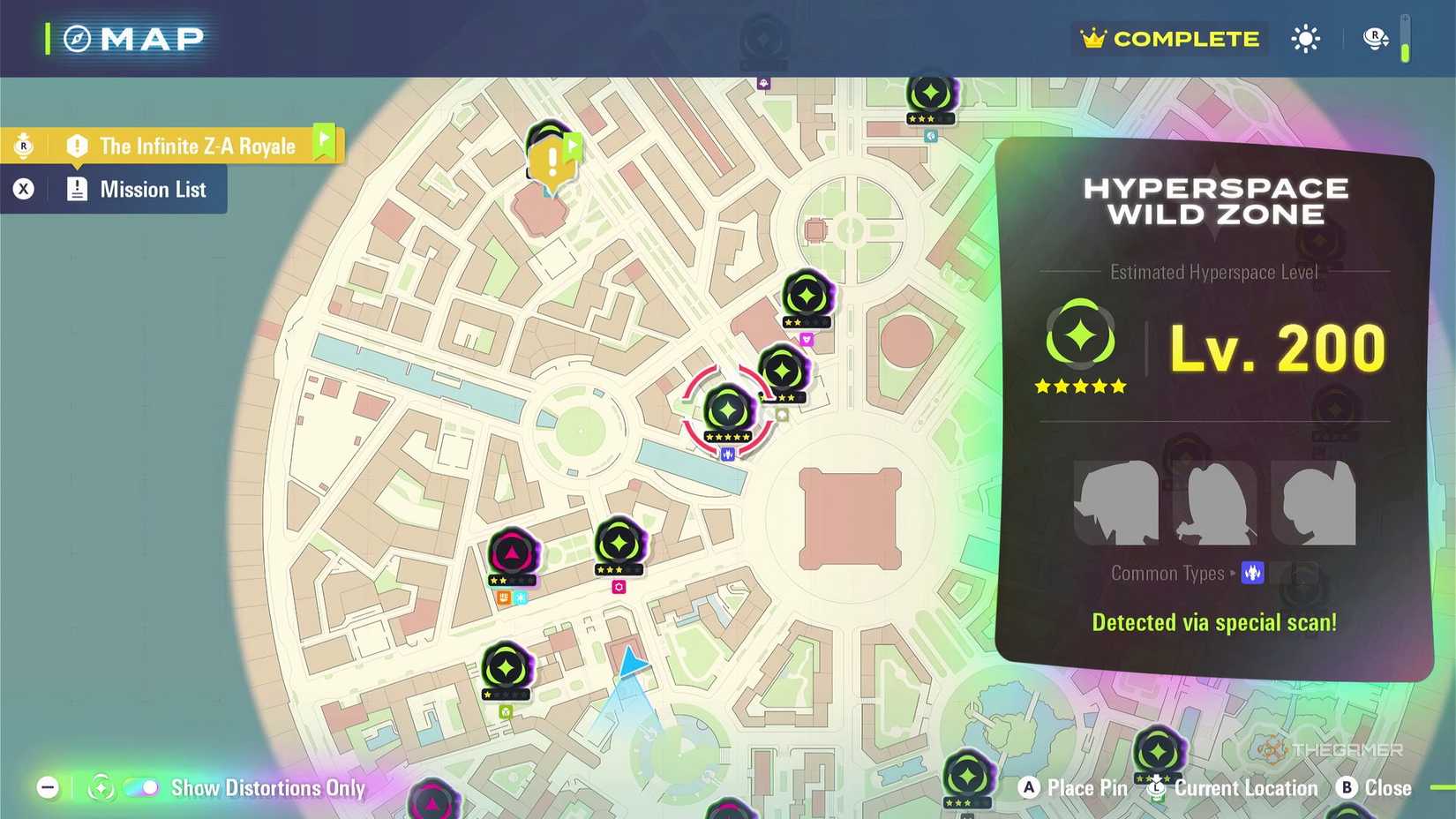Click the Psychic type icon under Common Types
Viewport: 1456px width, 819px height.
tap(1252, 573)
